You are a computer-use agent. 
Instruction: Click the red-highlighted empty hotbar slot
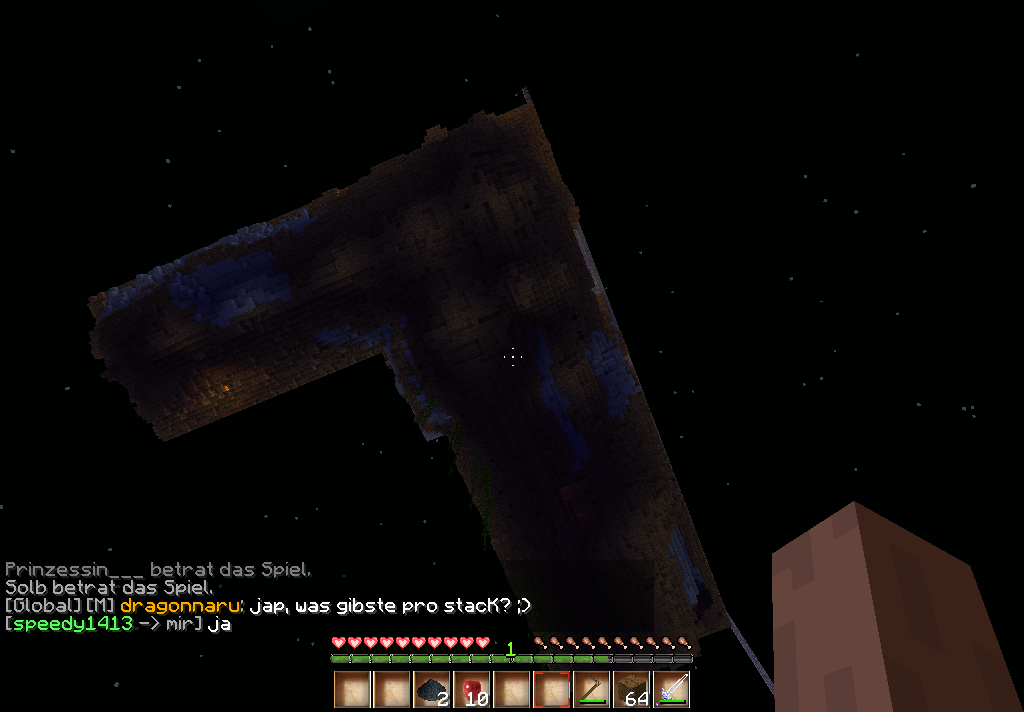[551, 690]
